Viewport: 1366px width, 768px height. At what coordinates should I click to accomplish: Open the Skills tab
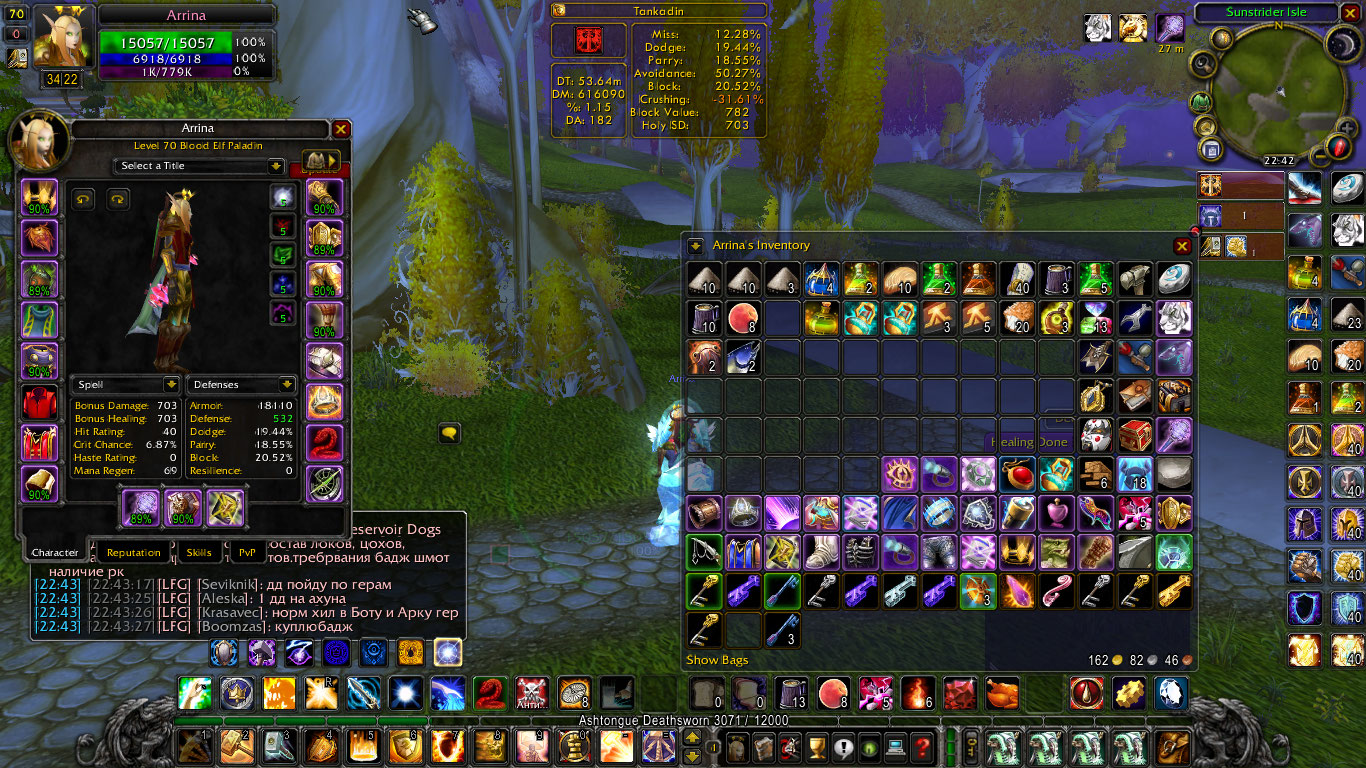tap(199, 552)
